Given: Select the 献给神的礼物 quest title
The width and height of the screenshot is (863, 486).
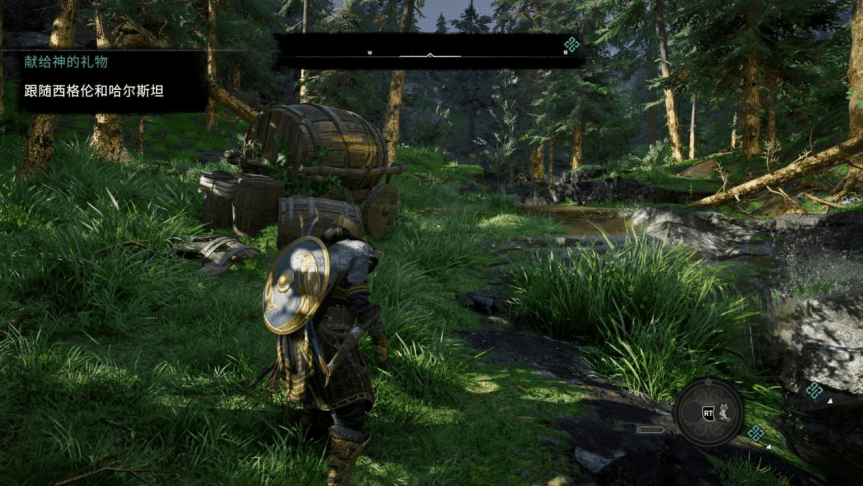Looking at the screenshot, I should [x=66, y=62].
